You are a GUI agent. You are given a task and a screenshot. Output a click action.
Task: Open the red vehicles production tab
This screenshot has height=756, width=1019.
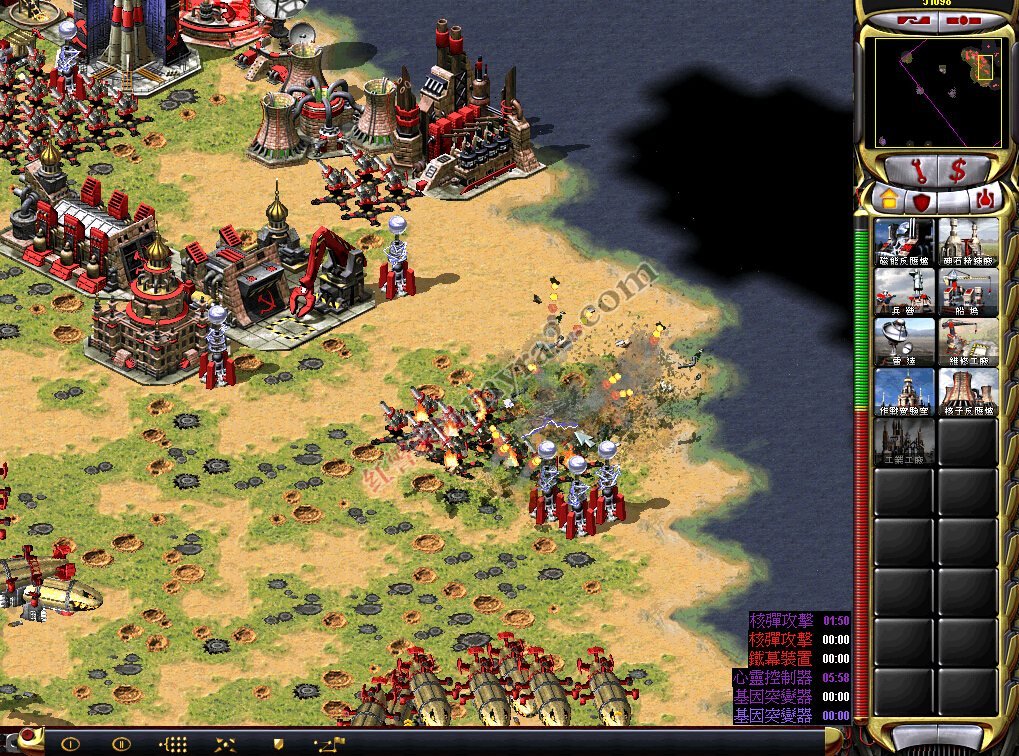(985, 199)
